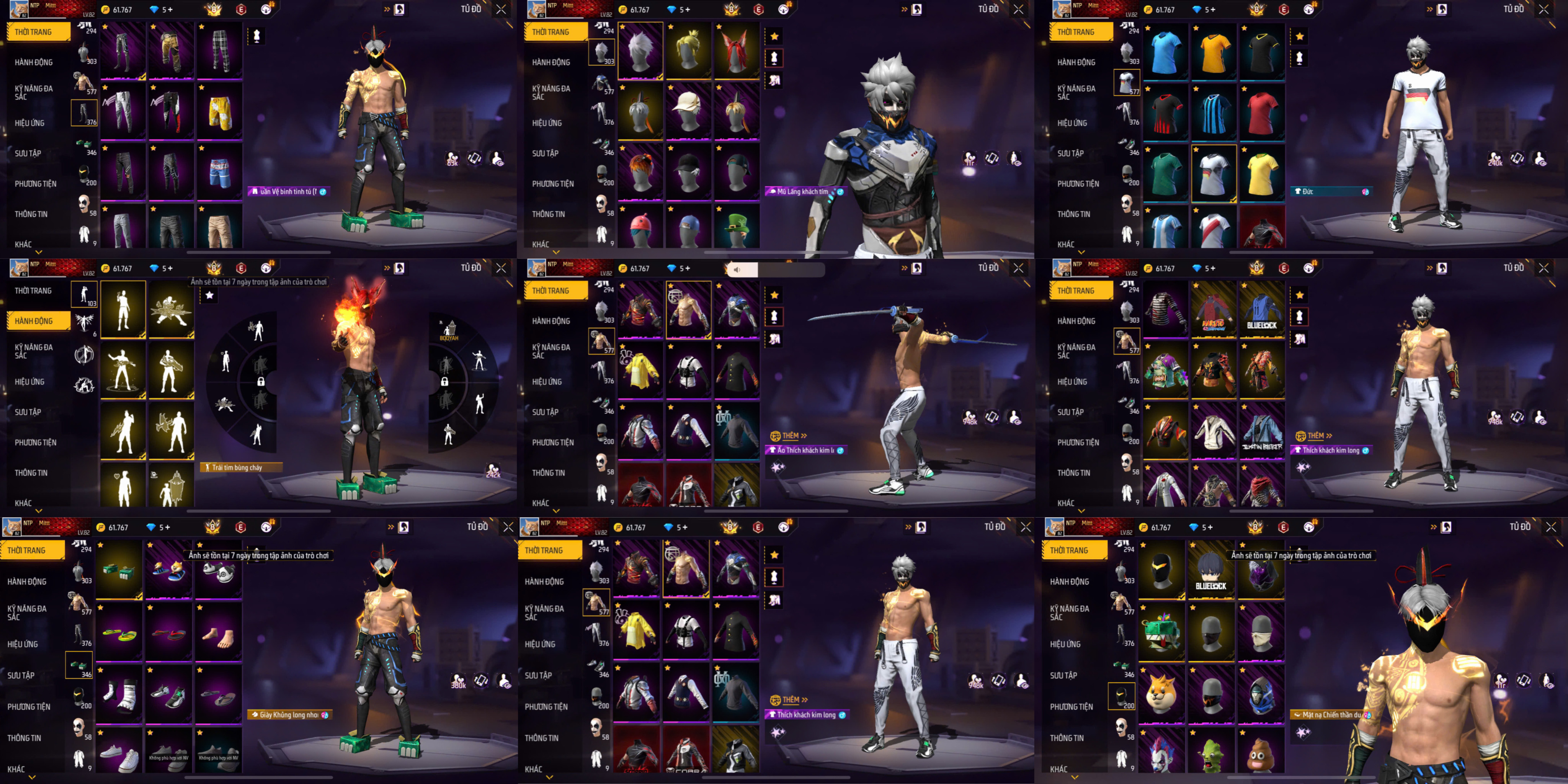Pick the BLUELOCK blue jacket
Screen dimensions: 1568x784
click(1262, 310)
